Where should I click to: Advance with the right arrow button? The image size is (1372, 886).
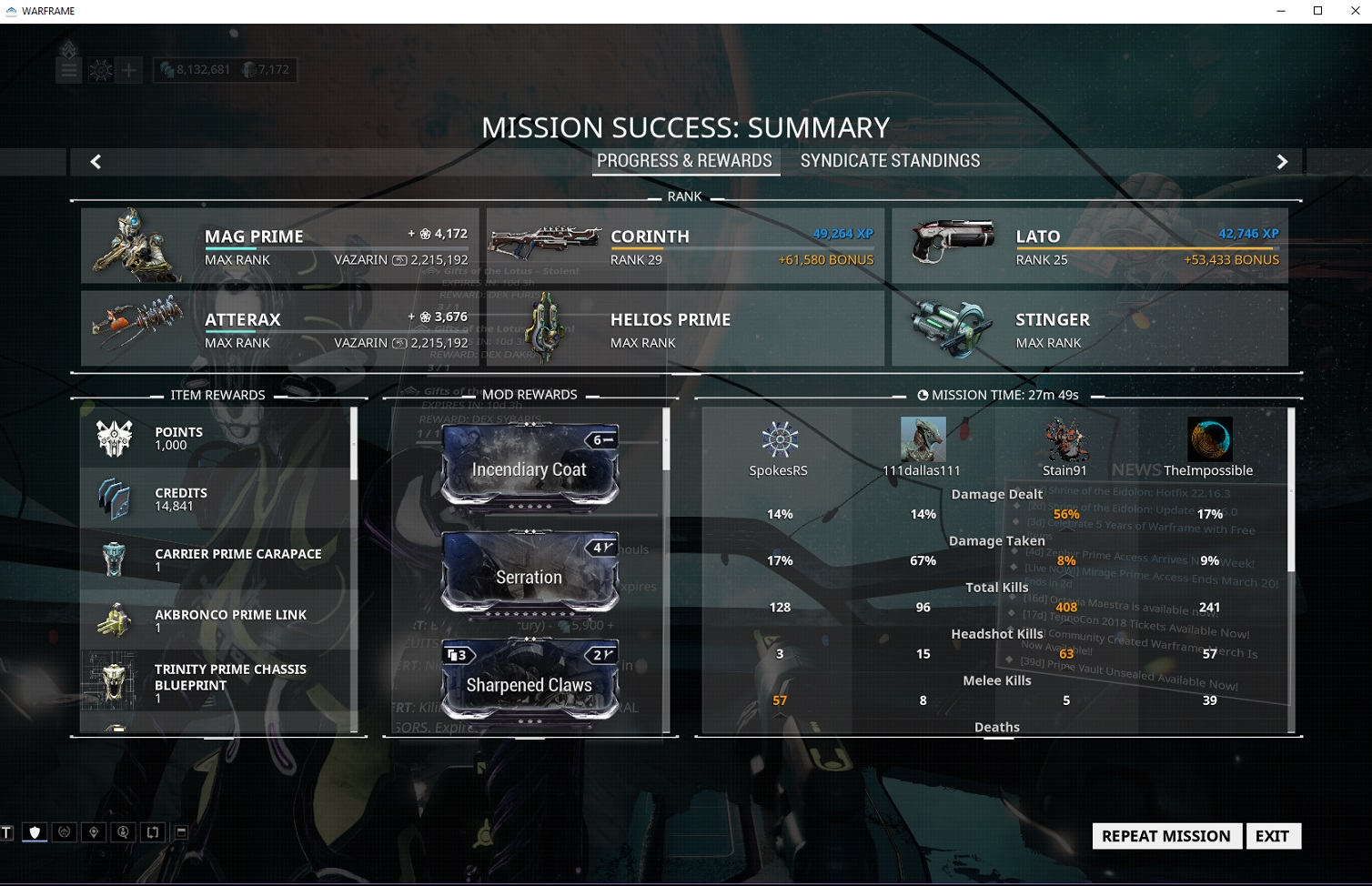point(1282,162)
